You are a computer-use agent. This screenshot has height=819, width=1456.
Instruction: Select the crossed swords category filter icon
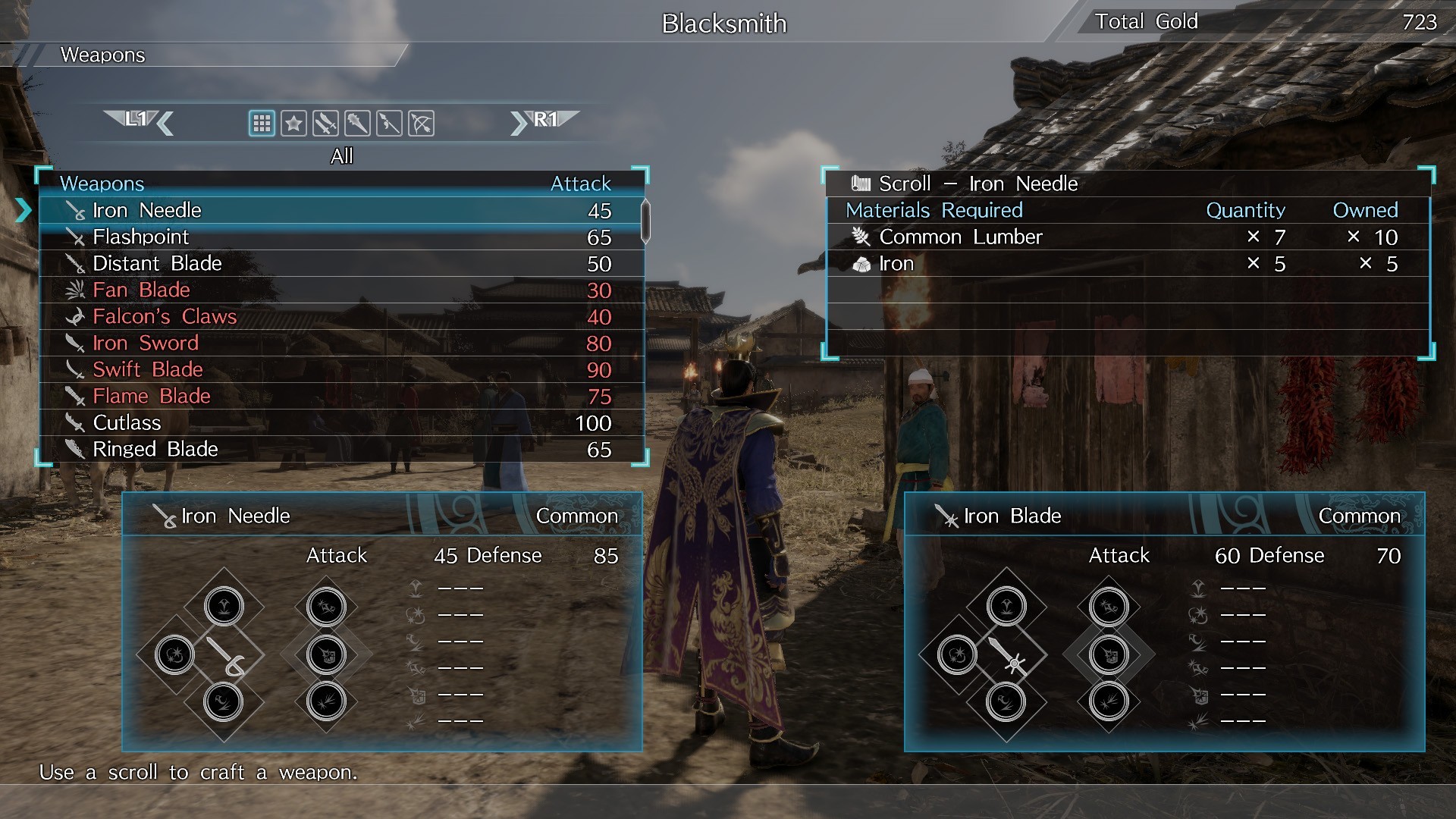point(325,124)
